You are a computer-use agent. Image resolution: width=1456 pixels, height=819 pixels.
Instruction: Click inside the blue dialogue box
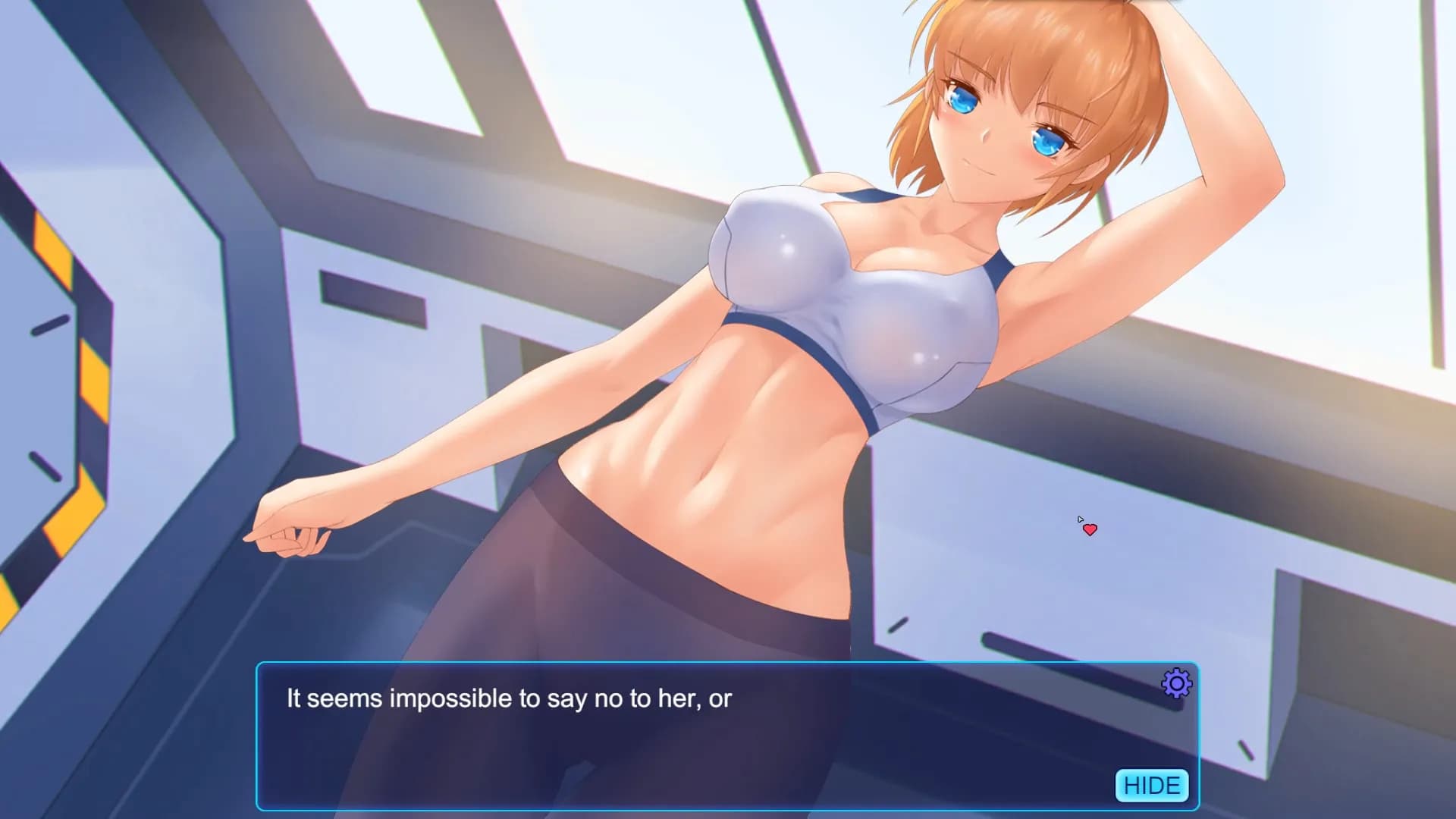[682, 736]
